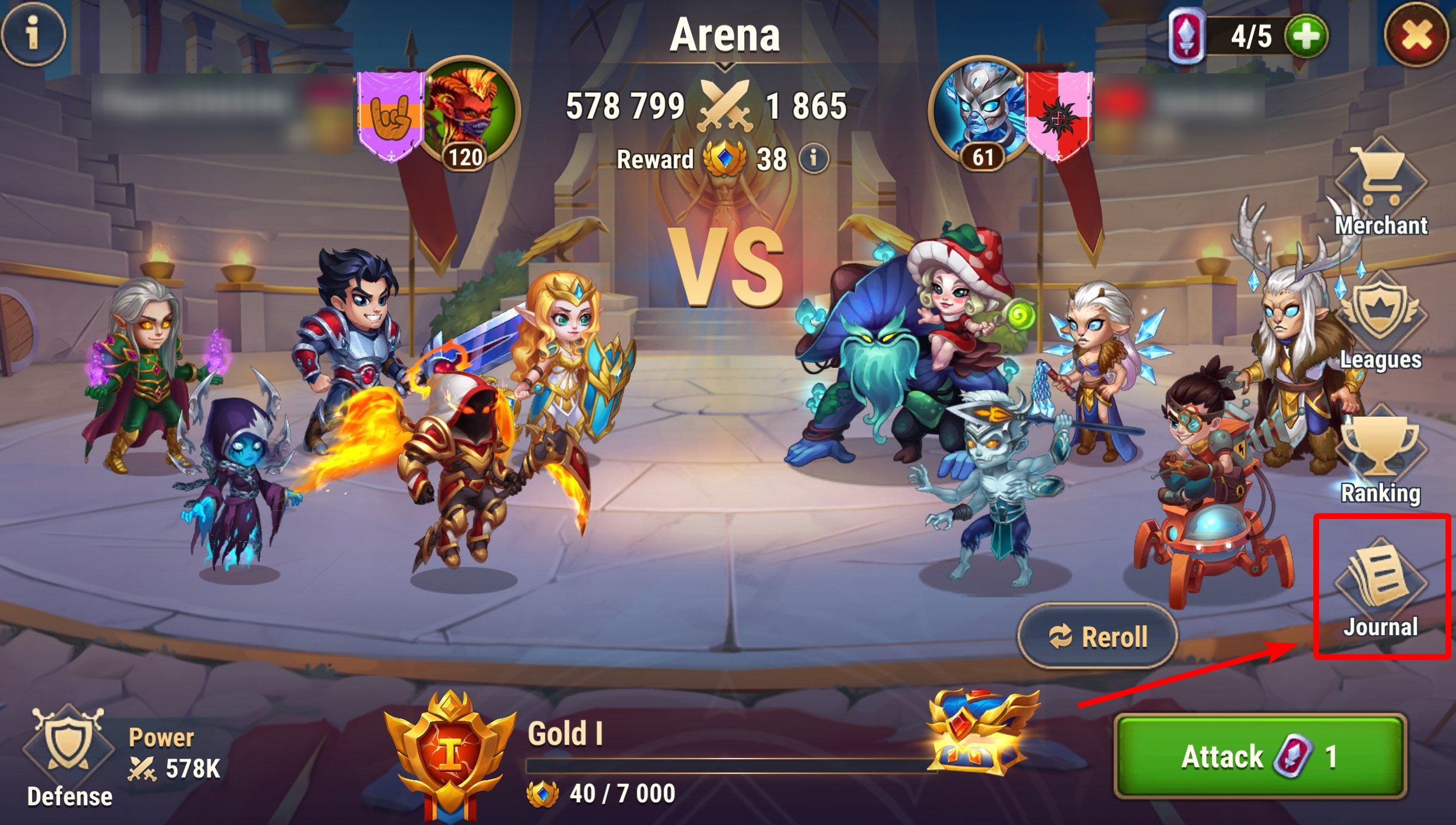
Task: Reroll the arena opponent
Action: click(x=1097, y=636)
